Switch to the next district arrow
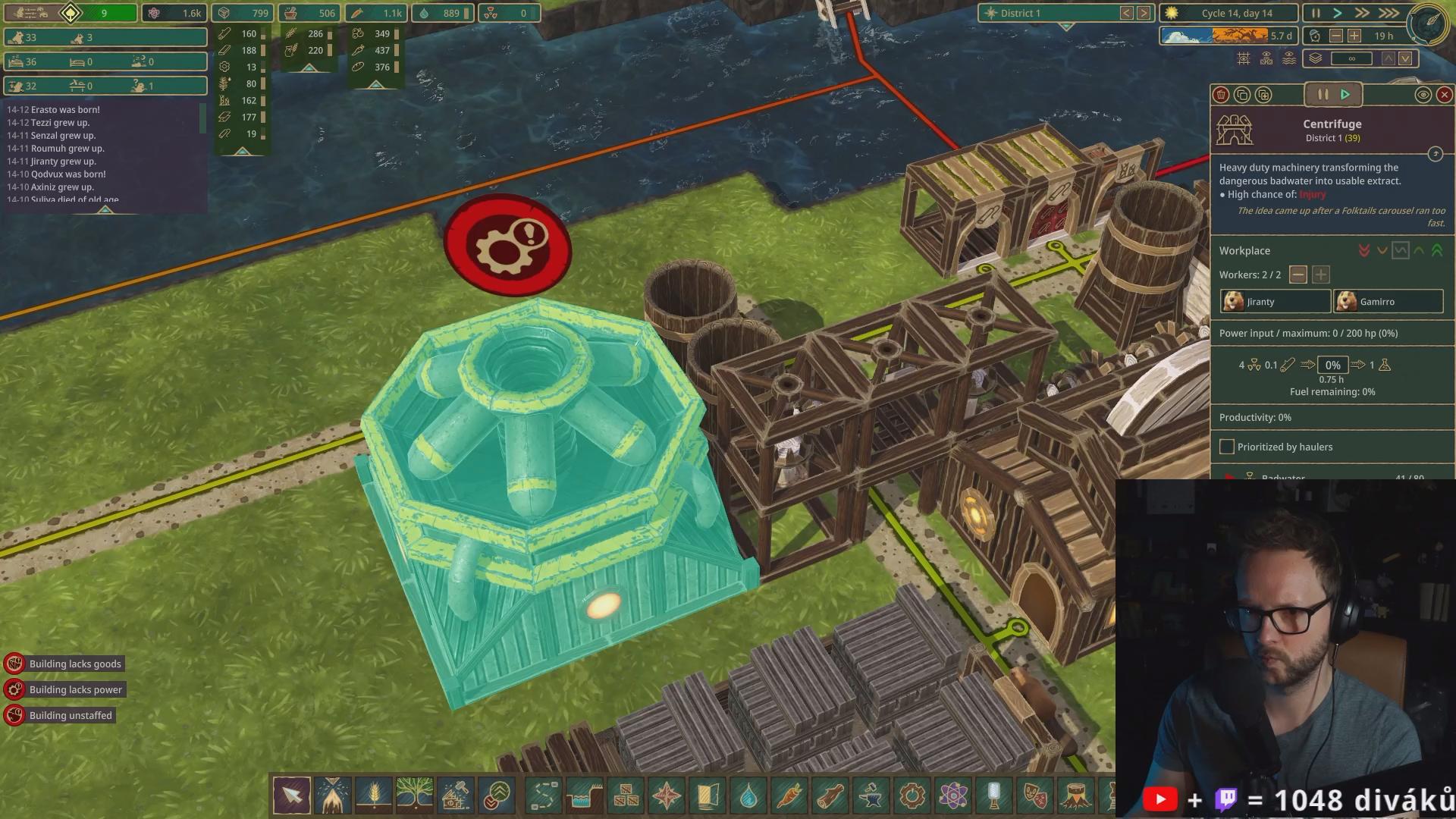Screen dimensions: 1456x819 pyautogui.click(x=1144, y=13)
